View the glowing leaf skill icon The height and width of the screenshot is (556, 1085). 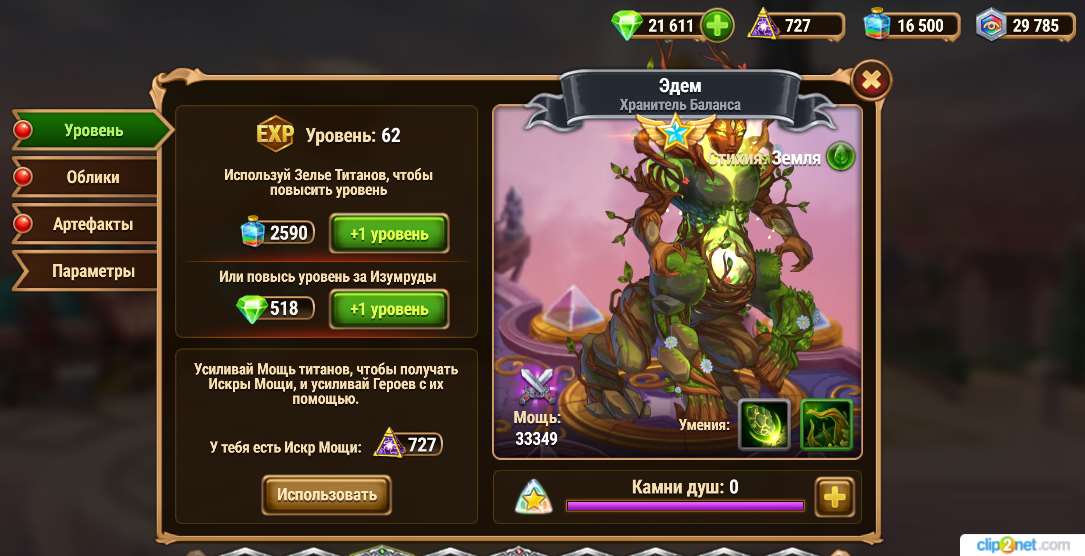pyautogui.click(x=764, y=424)
